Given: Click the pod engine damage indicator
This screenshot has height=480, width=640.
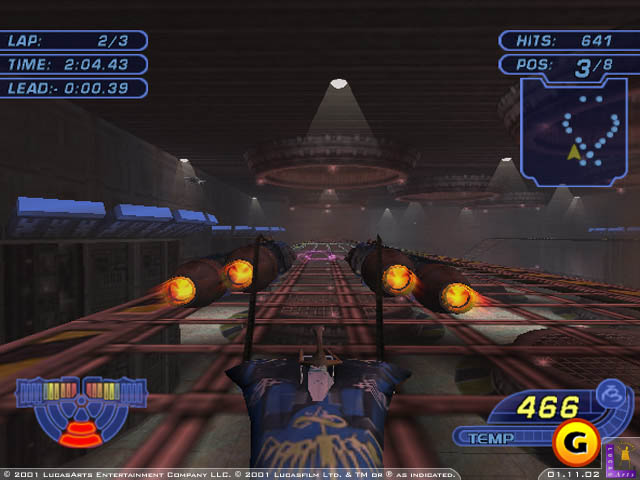Looking at the screenshot, I should click(x=74, y=408).
